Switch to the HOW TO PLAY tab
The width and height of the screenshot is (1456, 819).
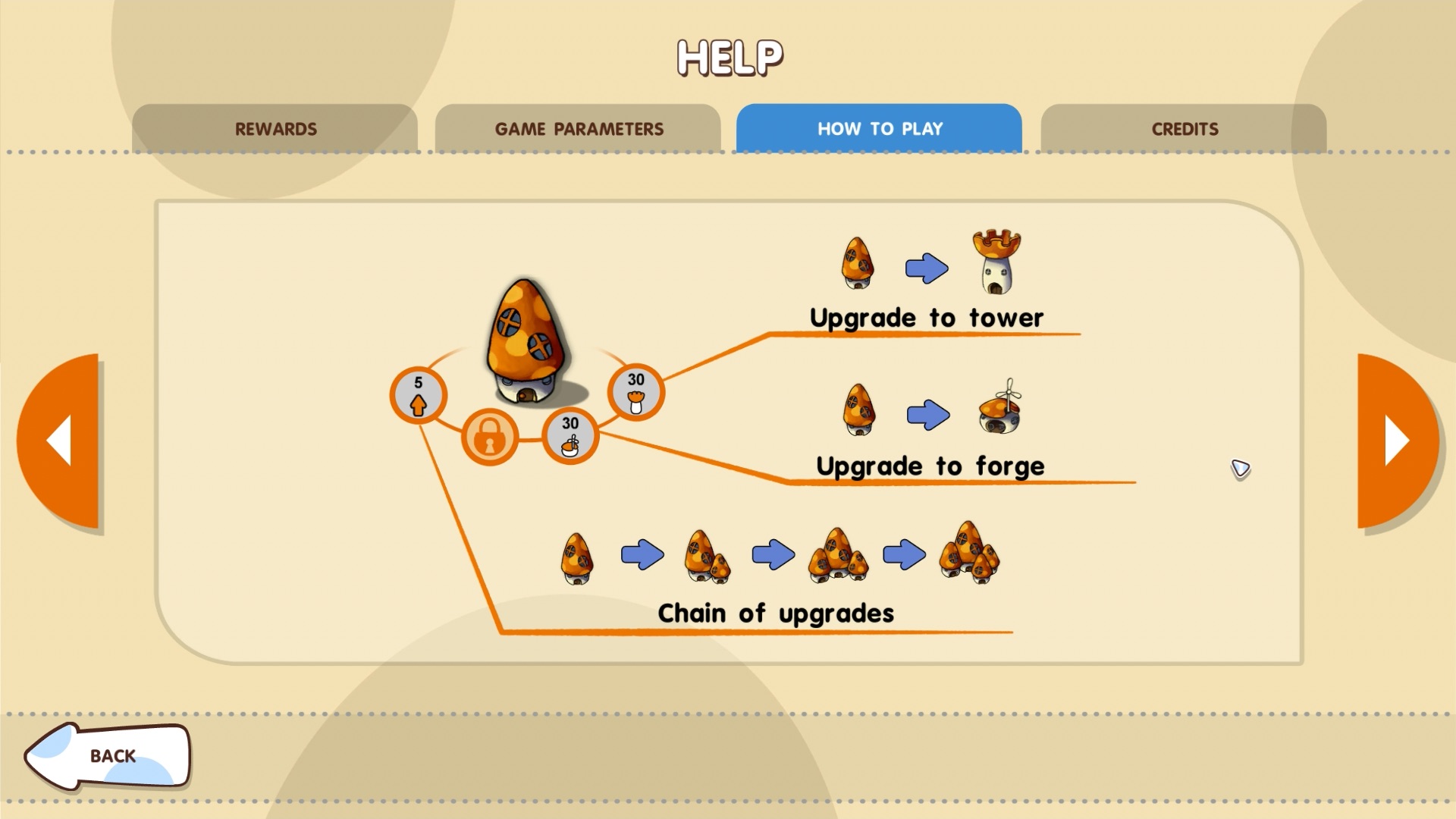point(880,128)
